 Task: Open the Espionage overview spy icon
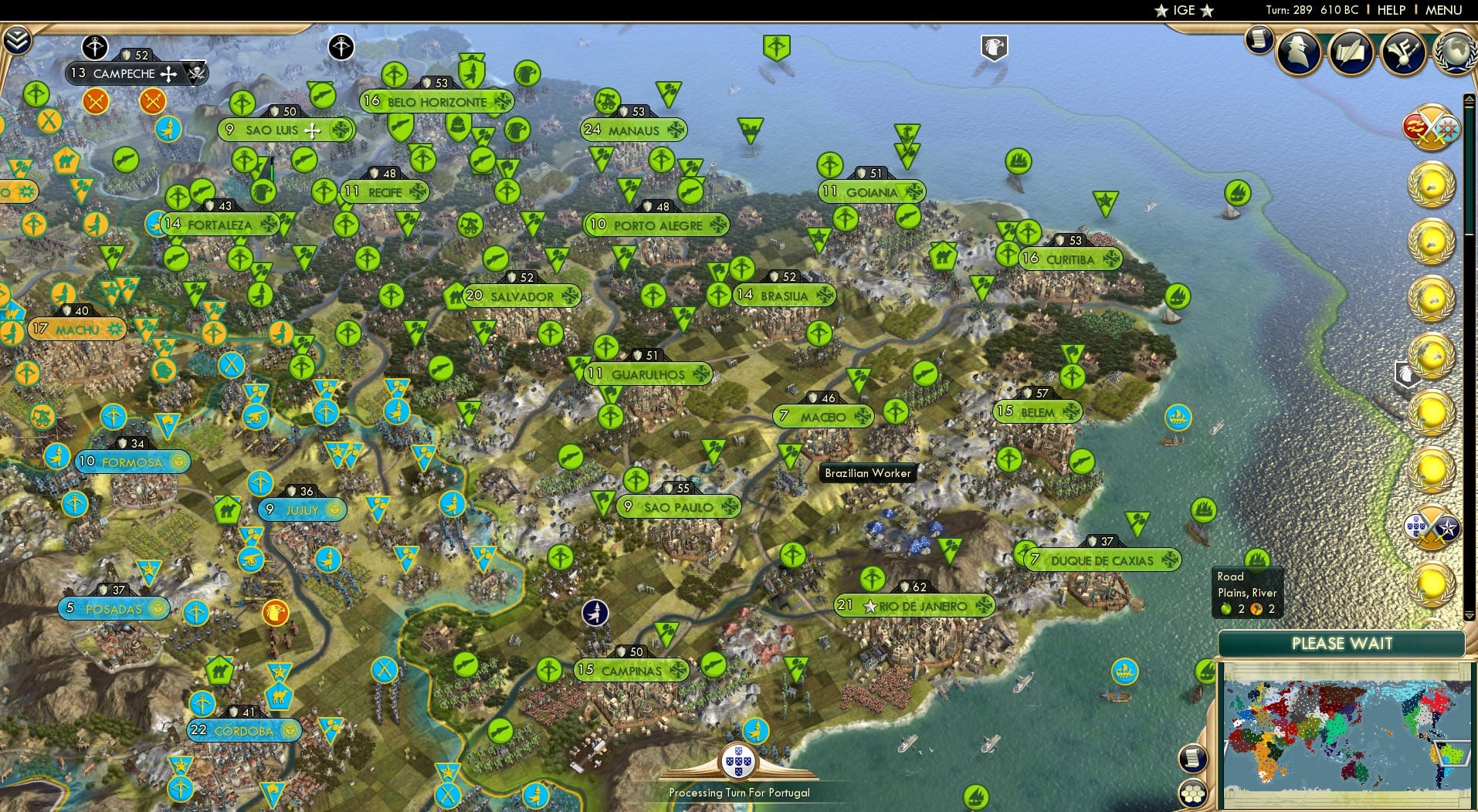1298,52
